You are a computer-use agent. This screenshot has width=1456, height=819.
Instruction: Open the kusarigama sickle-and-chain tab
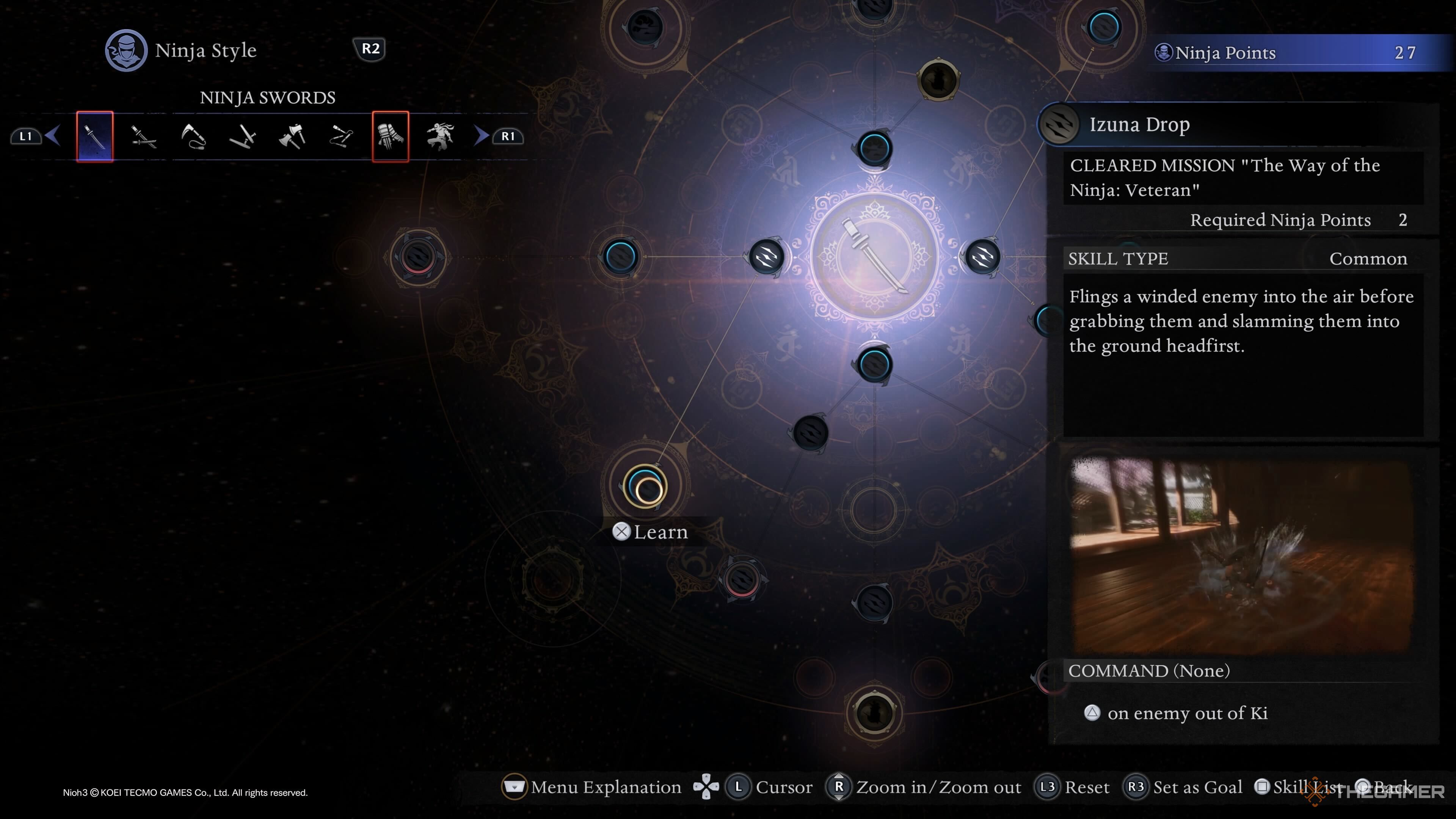pyautogui.click(x=193, y=136)
